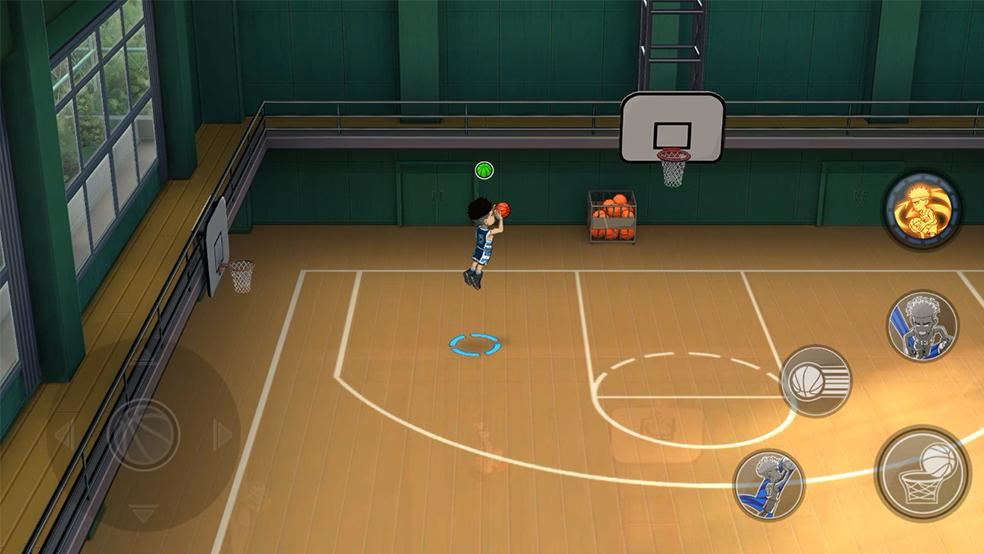Image resolution: width=984 pixels, height=554 pixels.
Task: Tap the joystick's down arrow
Action: pyautogui.click(x=144, y=514)
